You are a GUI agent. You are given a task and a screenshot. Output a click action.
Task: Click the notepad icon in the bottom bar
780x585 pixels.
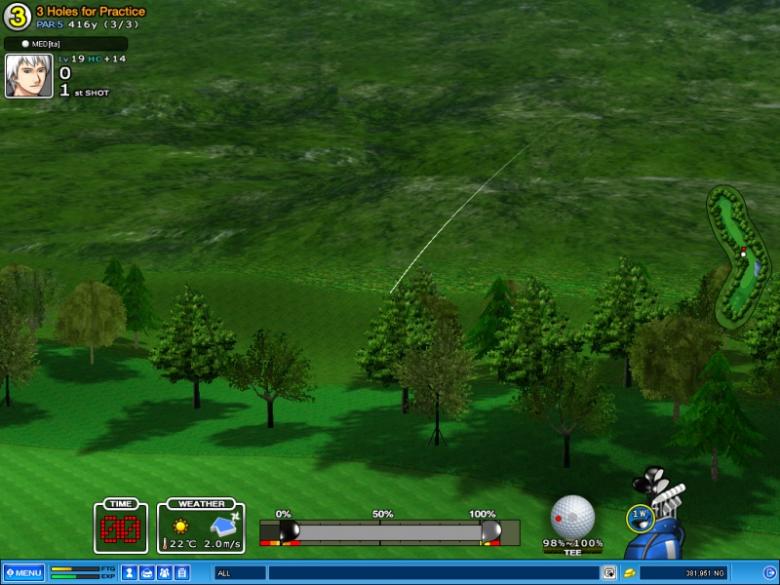click(x=181, y=573)
